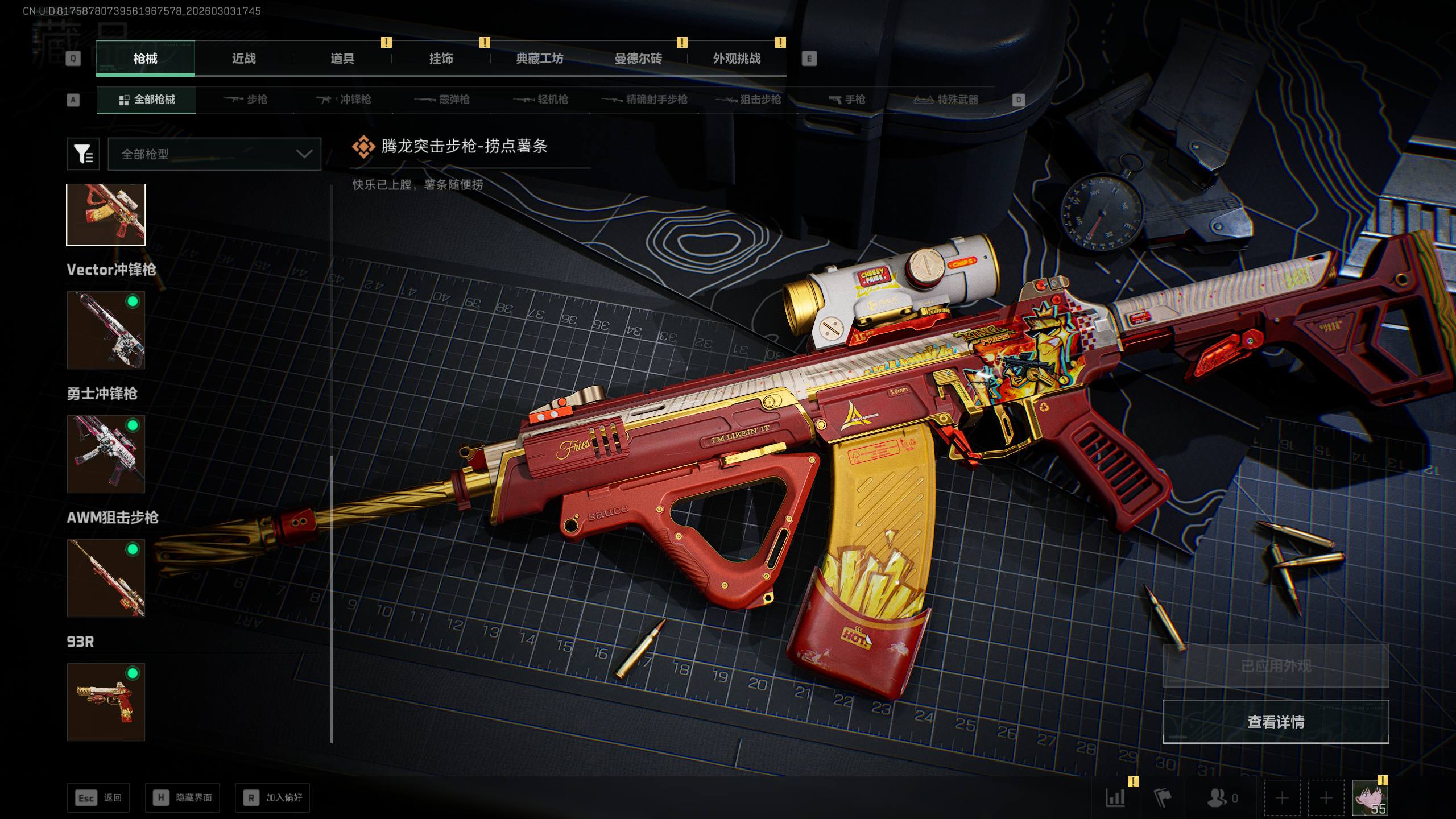The width and height of the screenshot is (1456, 819).
Task: Go to the 典藏工坊 tab
Action: pos(539,59)
